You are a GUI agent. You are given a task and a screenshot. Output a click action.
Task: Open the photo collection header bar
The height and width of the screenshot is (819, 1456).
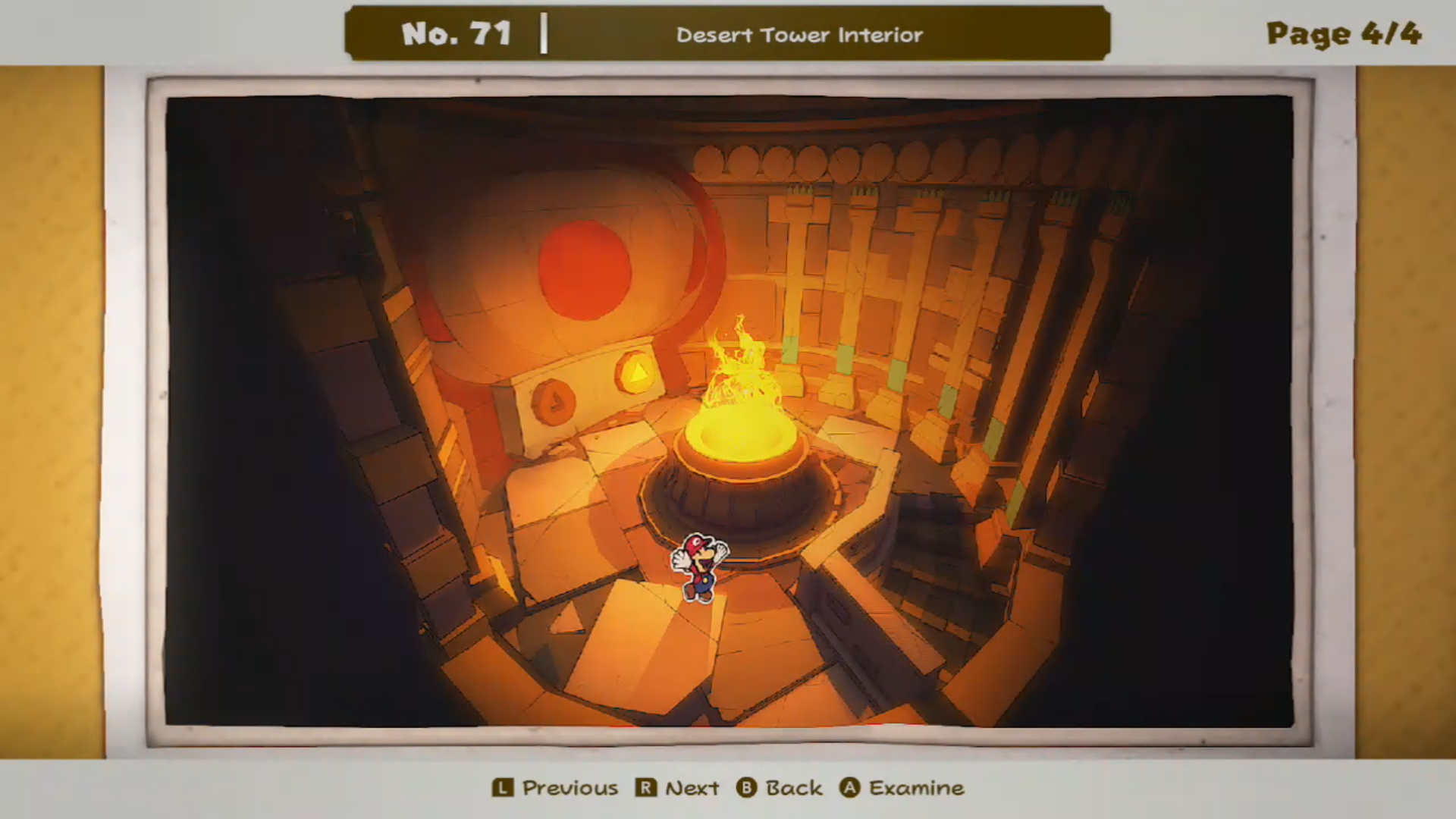728,33
